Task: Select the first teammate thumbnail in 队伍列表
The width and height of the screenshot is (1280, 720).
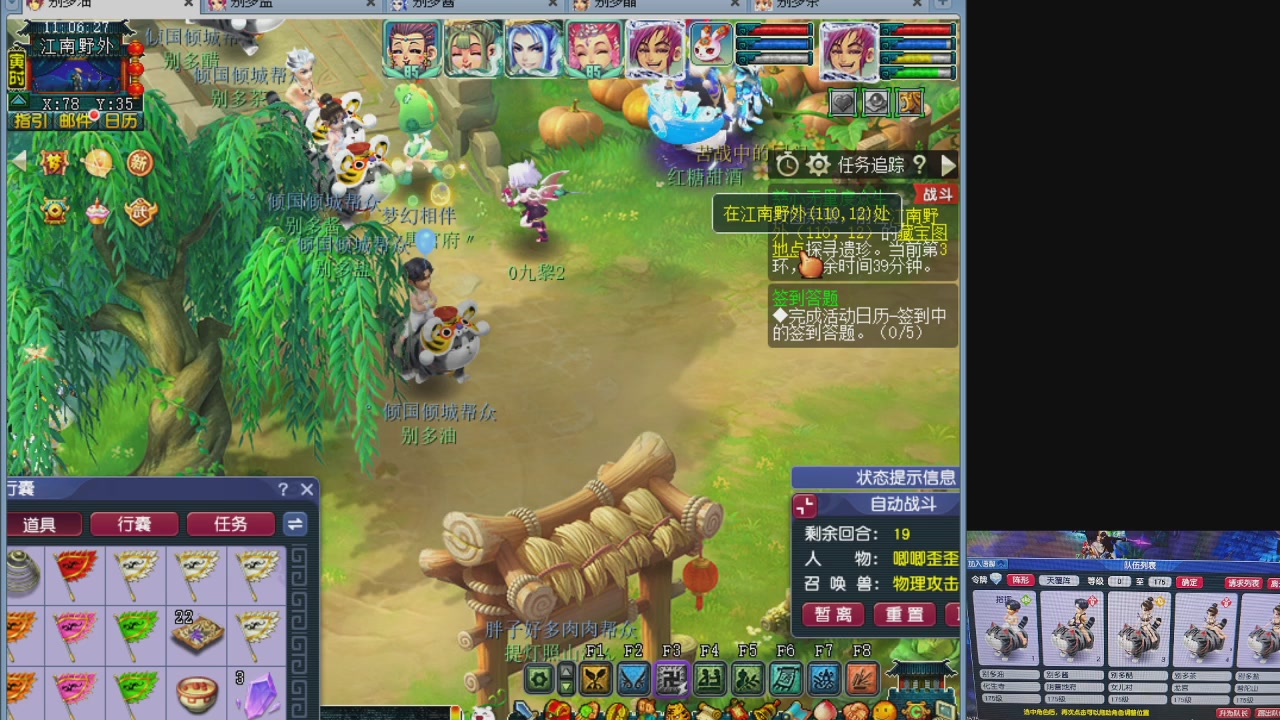Action: [x=1007, y=628]
